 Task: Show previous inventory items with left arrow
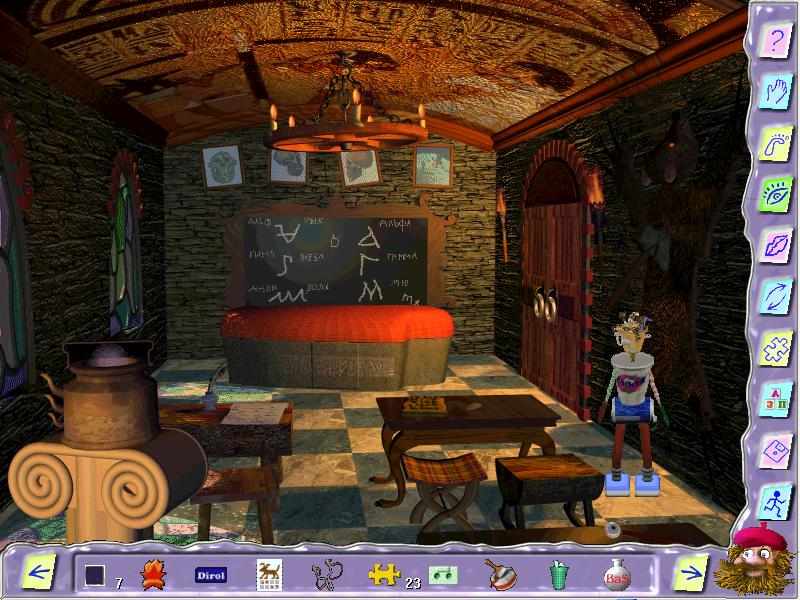click(x=39, y=574)
